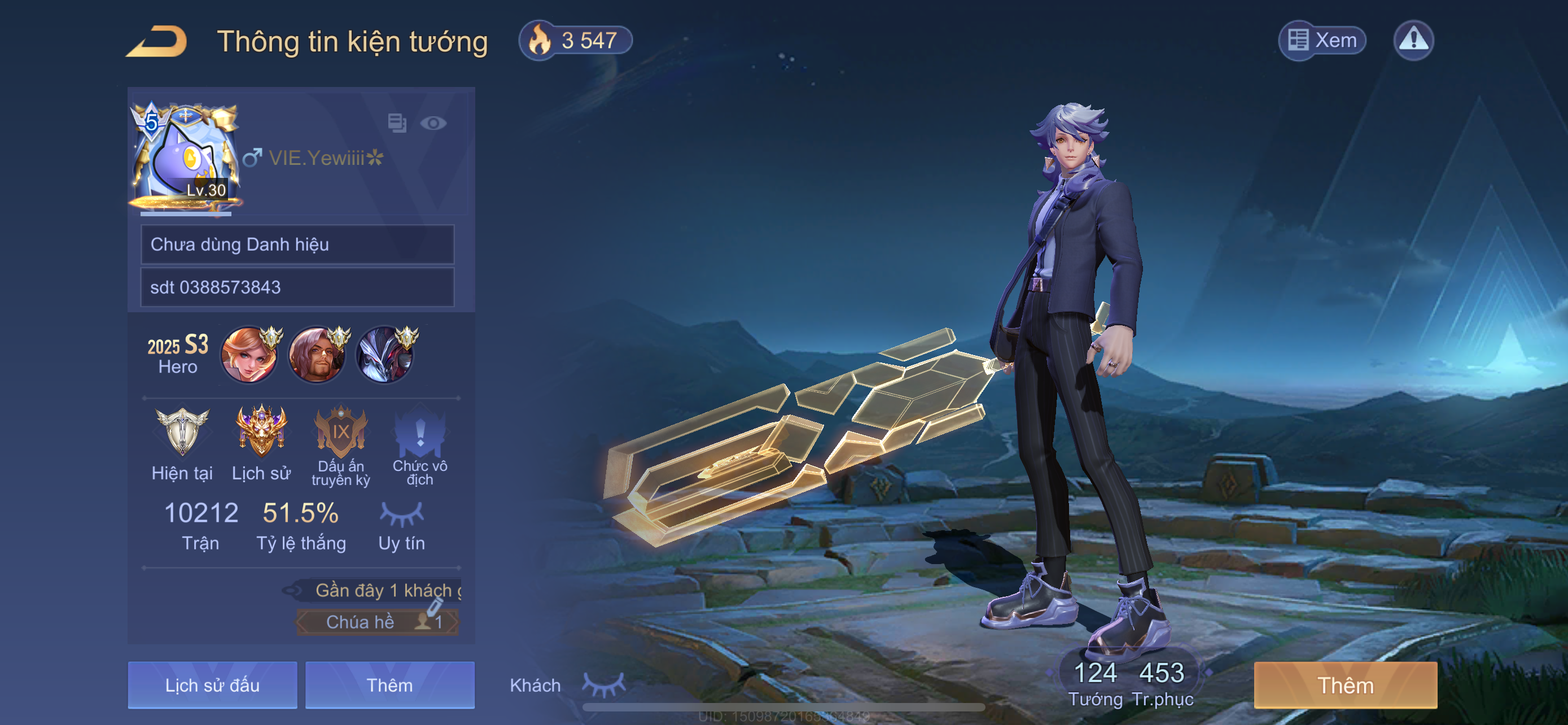Select the bearded male hero portrait
This screenshot has height=725, width=1568.
(x=317, y=355)
